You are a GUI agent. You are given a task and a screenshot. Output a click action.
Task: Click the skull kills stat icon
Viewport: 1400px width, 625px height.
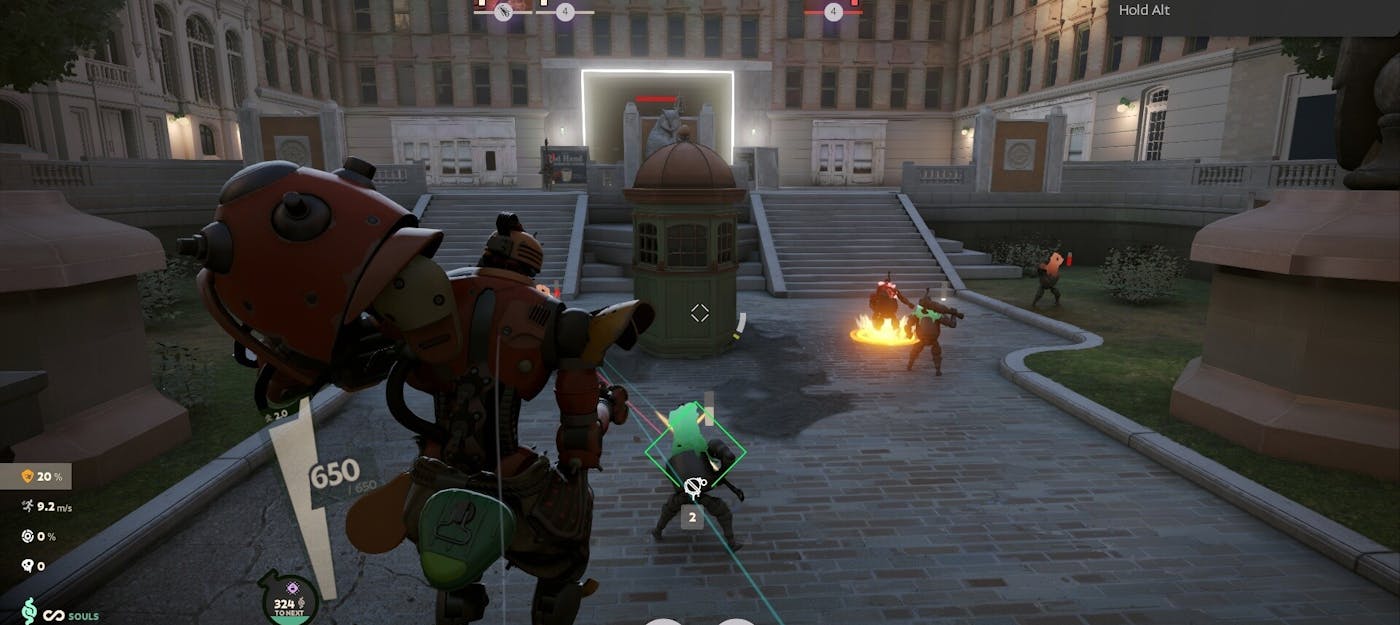click(27, 566)
